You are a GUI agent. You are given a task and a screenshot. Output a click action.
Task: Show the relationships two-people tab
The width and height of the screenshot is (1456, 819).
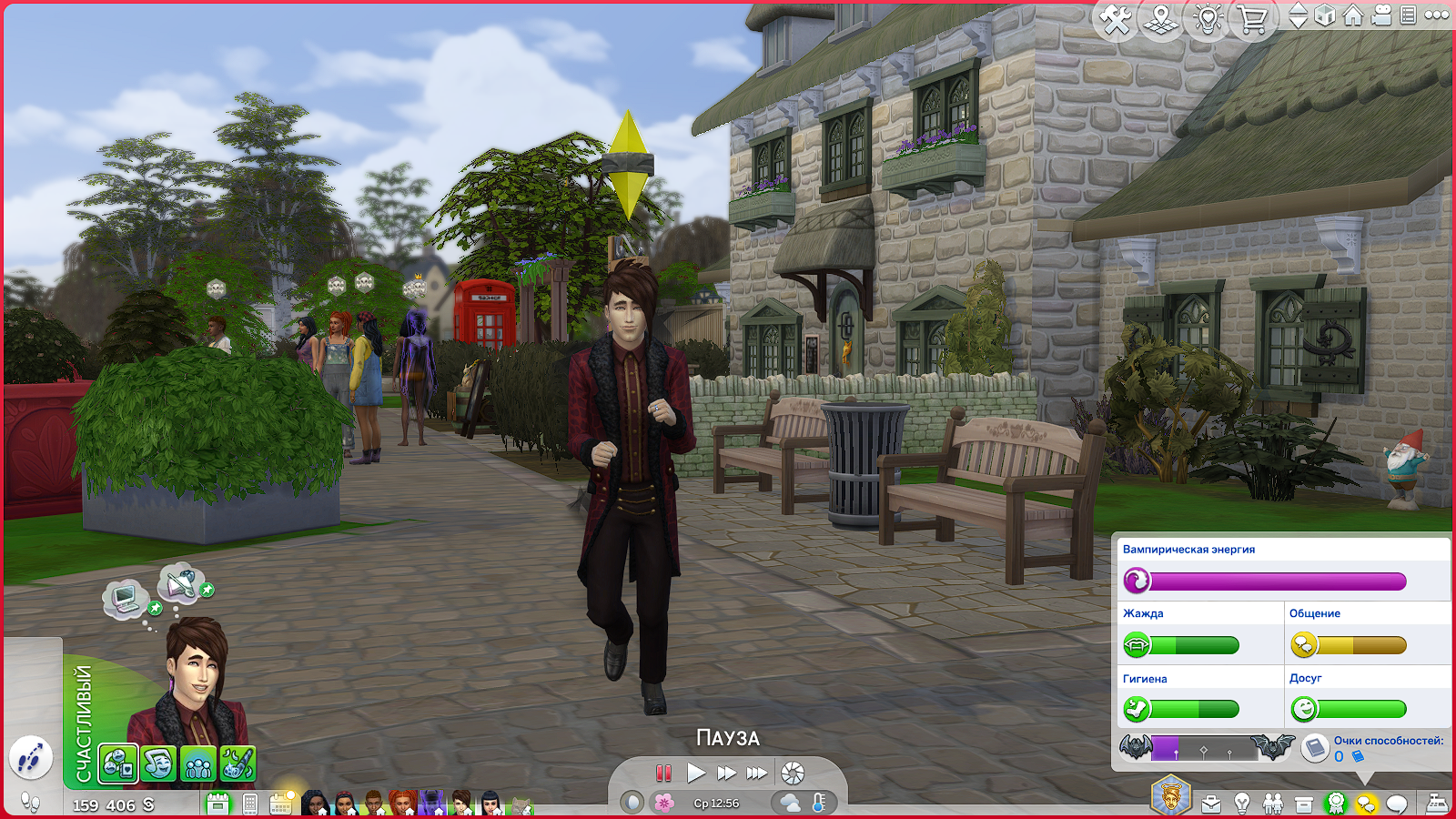(x=1273, y=804)
